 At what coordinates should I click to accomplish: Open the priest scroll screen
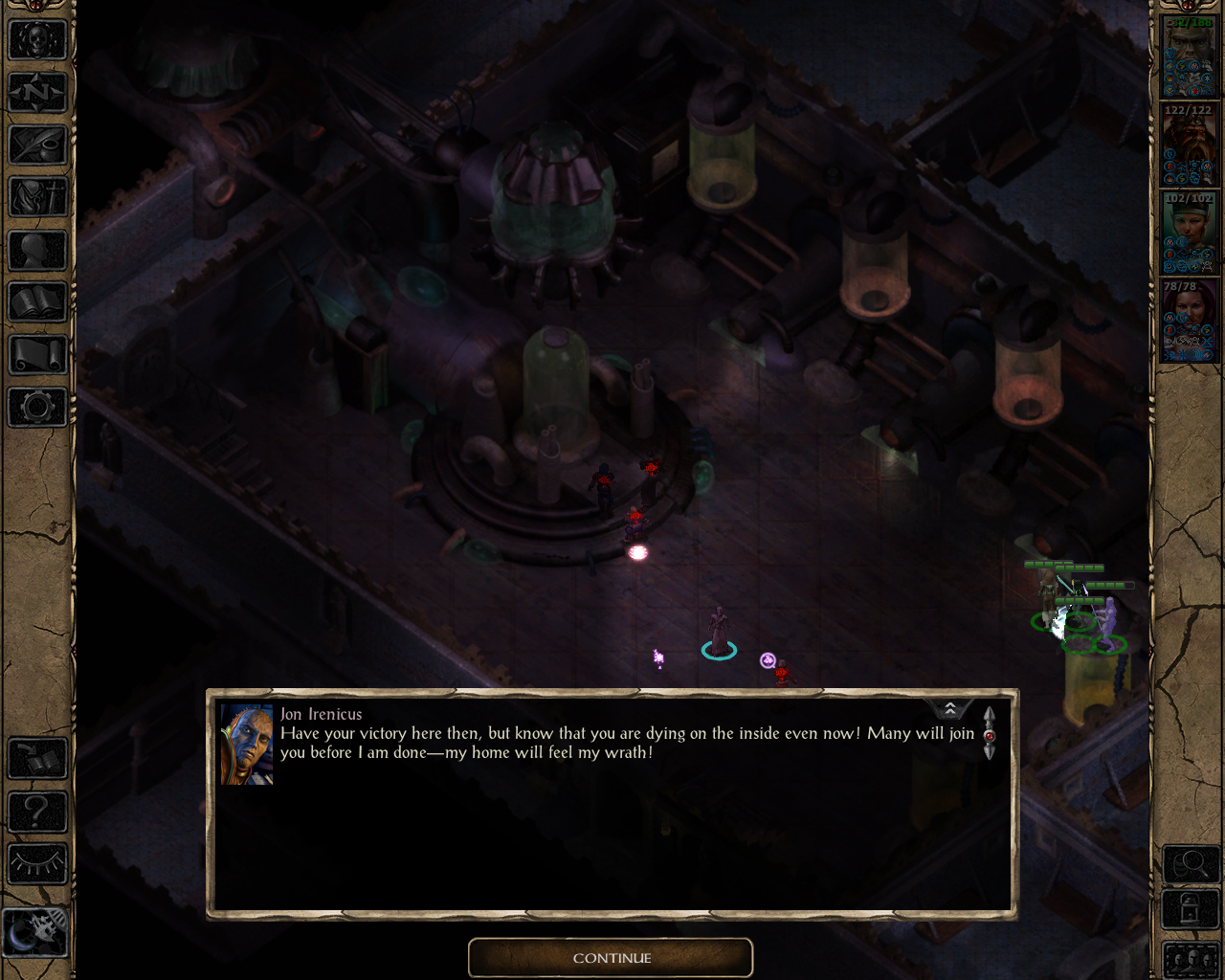pyautogui.click(x=37, y=356)
